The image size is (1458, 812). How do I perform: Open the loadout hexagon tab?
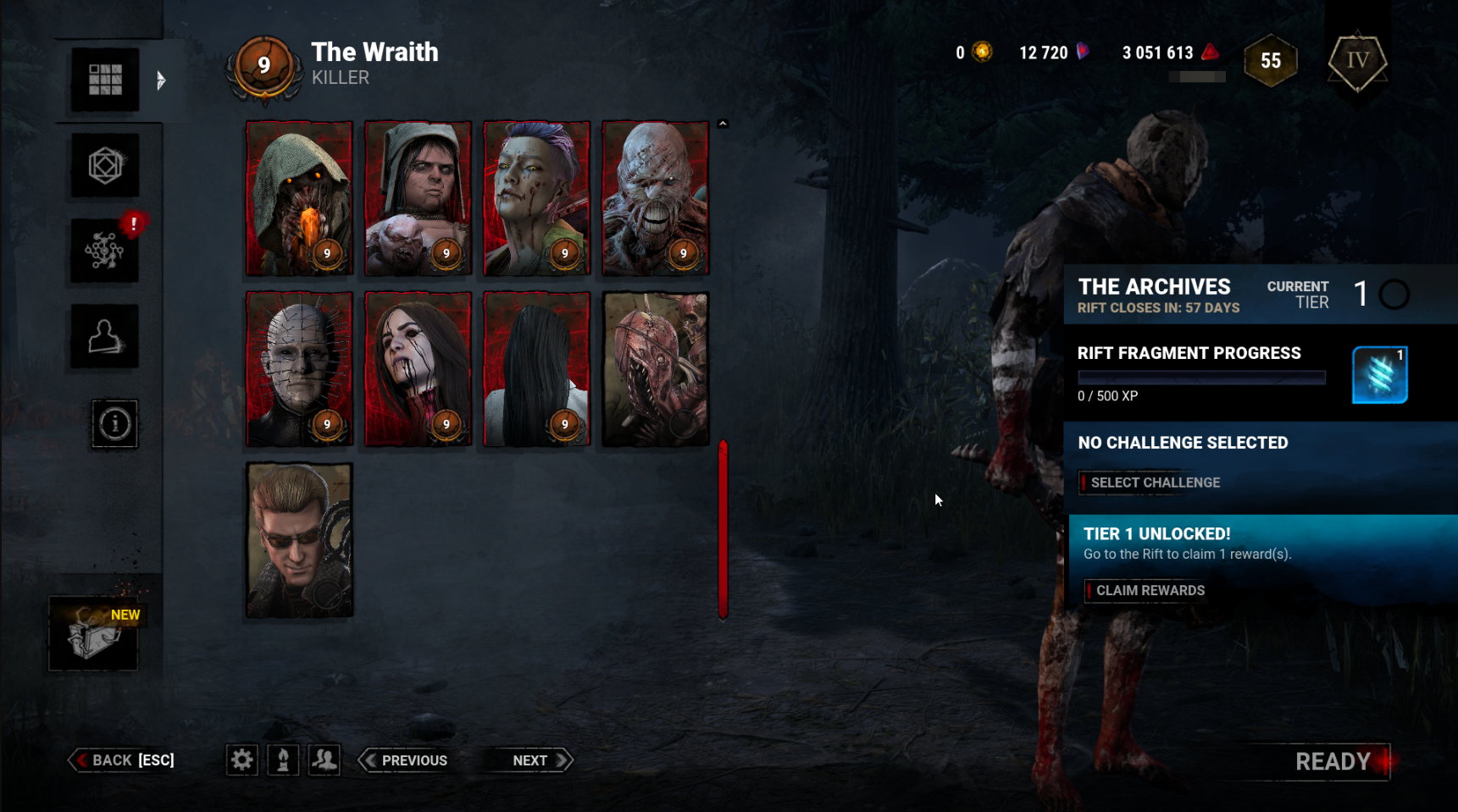105,166
